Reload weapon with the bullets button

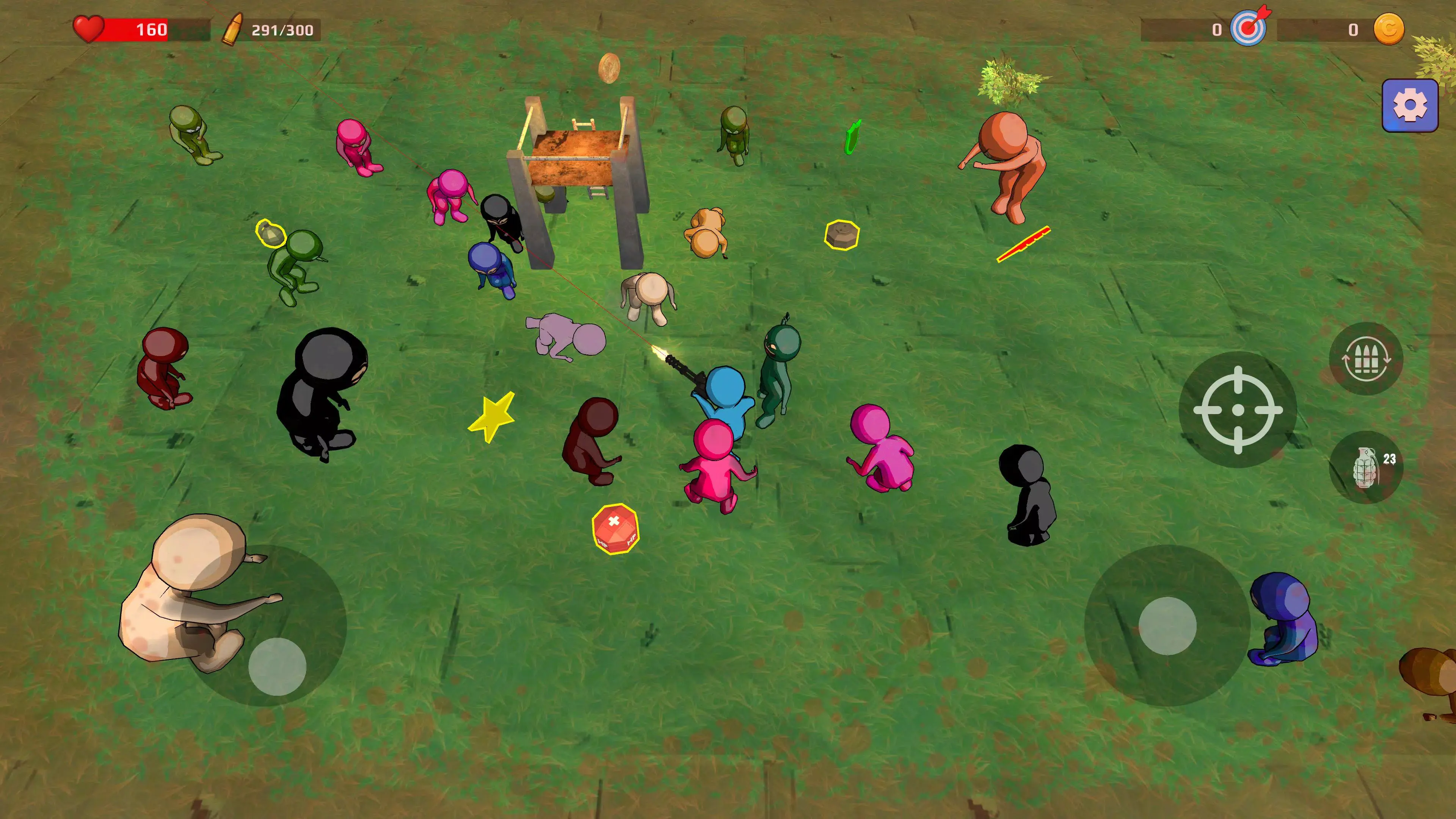(x=1365, y=359)
